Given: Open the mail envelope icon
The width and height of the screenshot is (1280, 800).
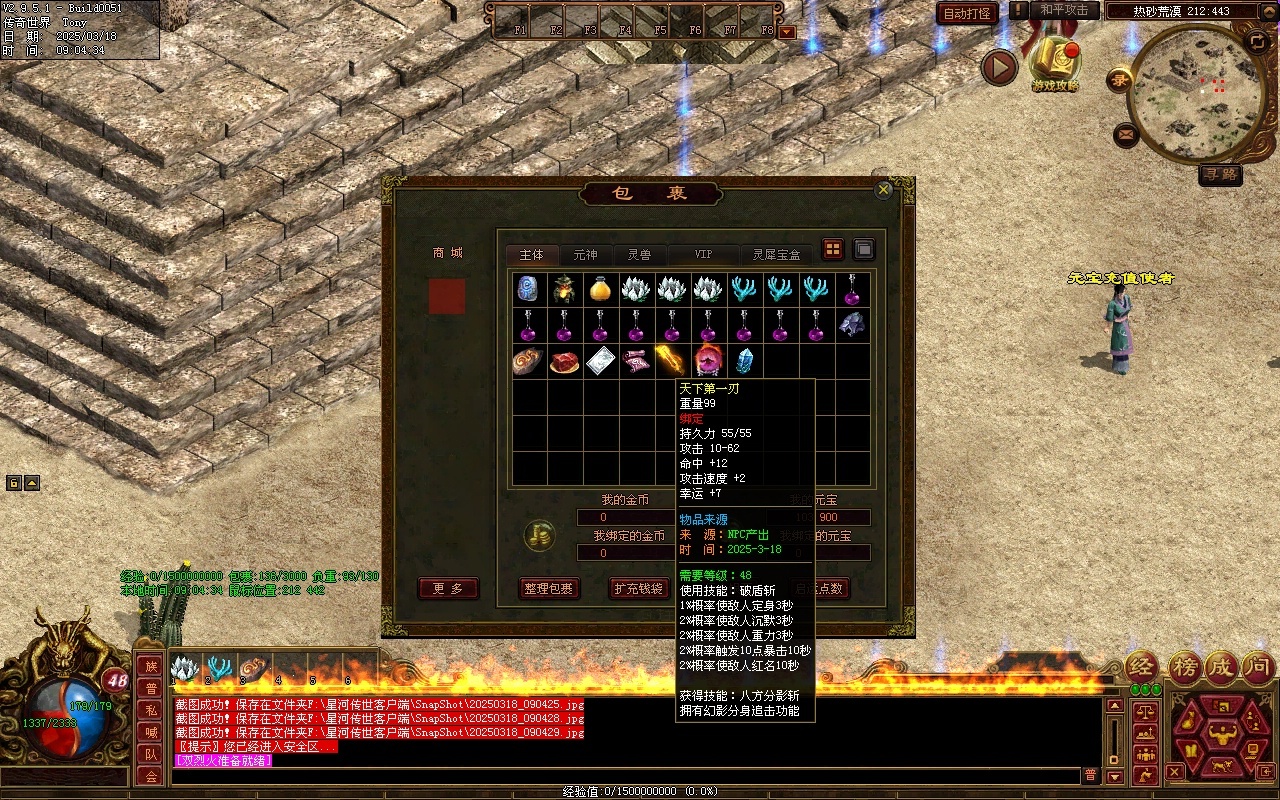Looking at the screenshot, I should [x=1126, y=134].
